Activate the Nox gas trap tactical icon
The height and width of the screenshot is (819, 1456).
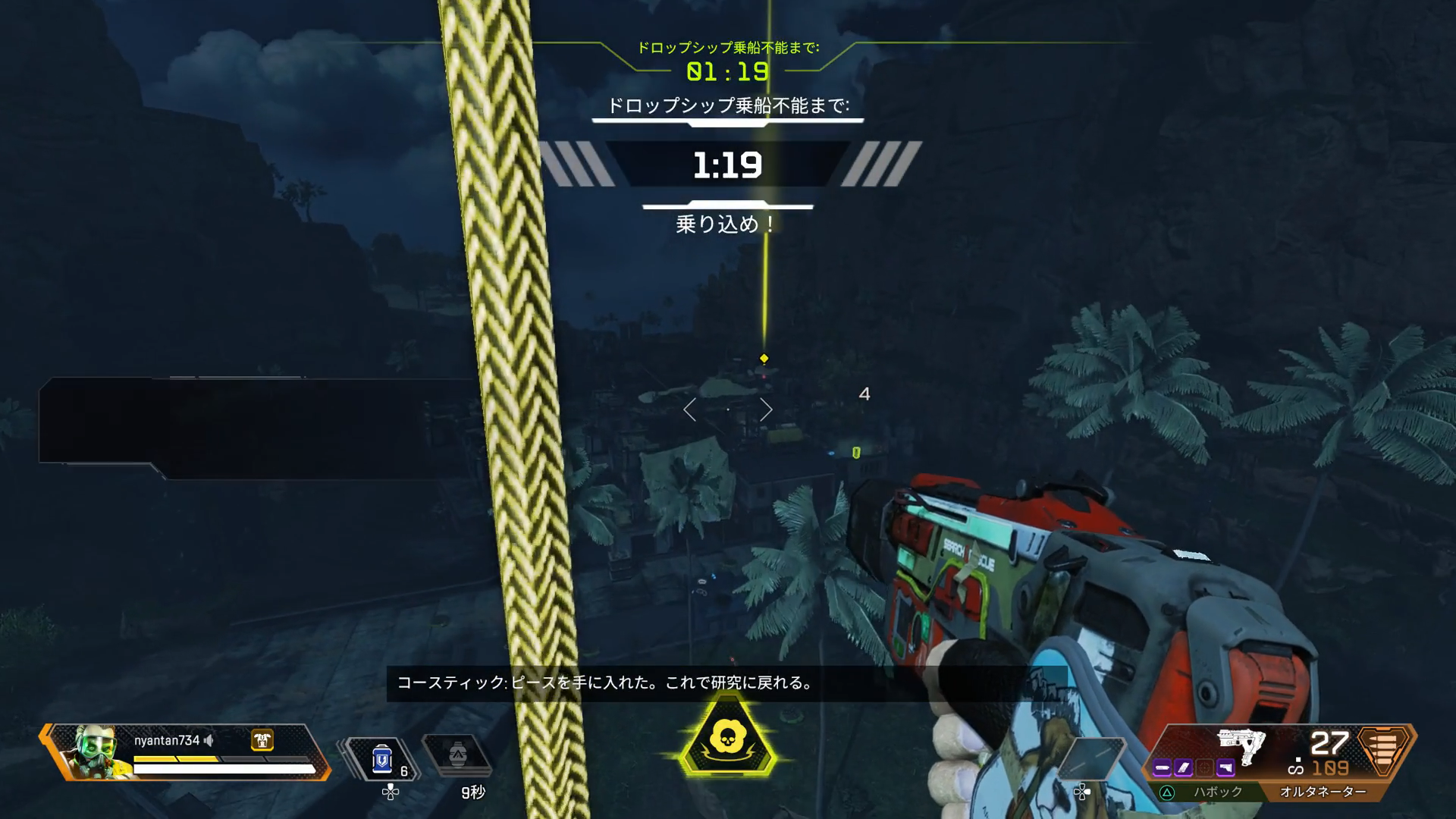(x=456, y=755)
